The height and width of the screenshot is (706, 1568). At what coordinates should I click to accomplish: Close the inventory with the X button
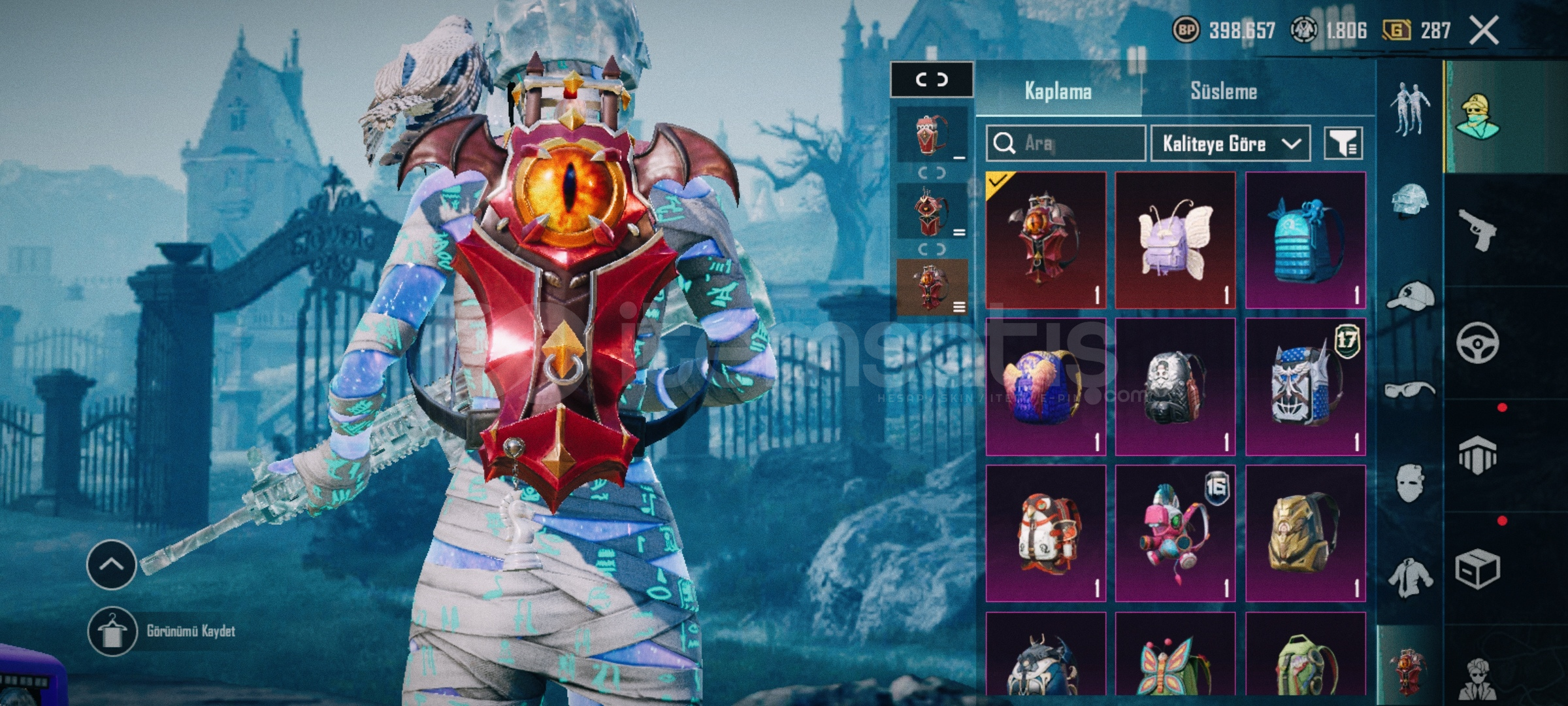(x=1483, y=31)
